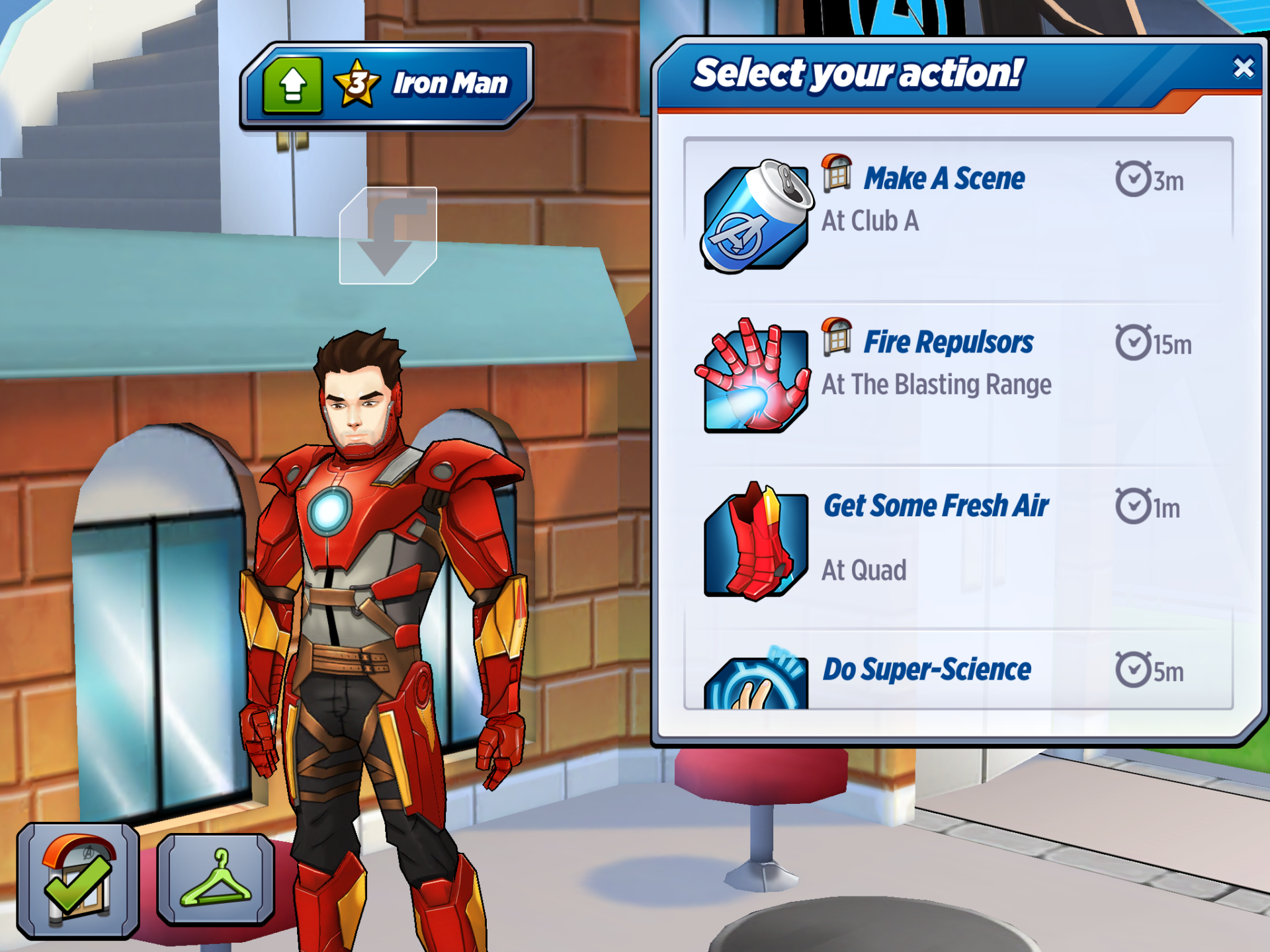Open the green hanger outfits button

(216, 879)
